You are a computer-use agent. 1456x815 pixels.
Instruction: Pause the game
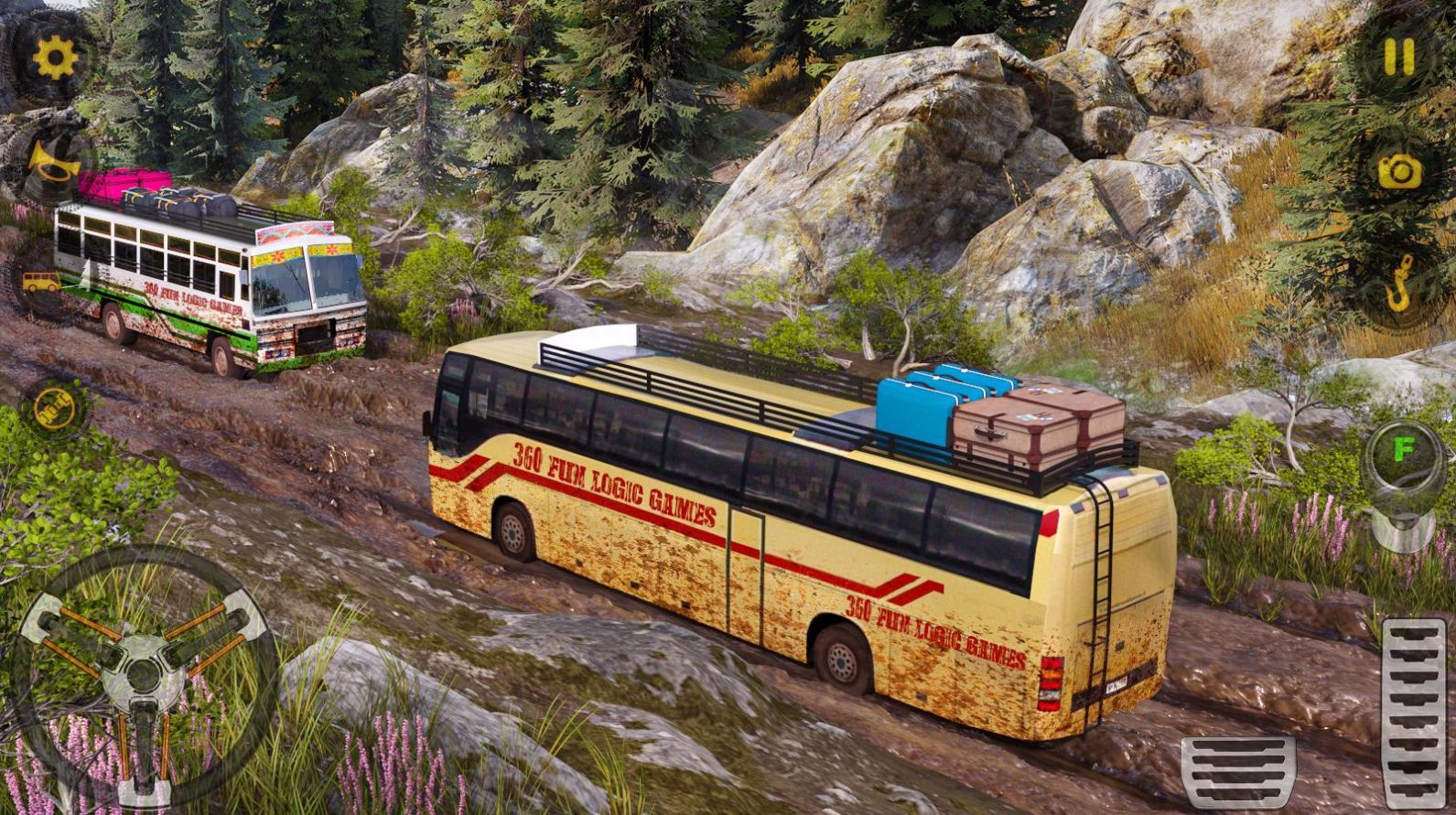[x=1398, y=57]
